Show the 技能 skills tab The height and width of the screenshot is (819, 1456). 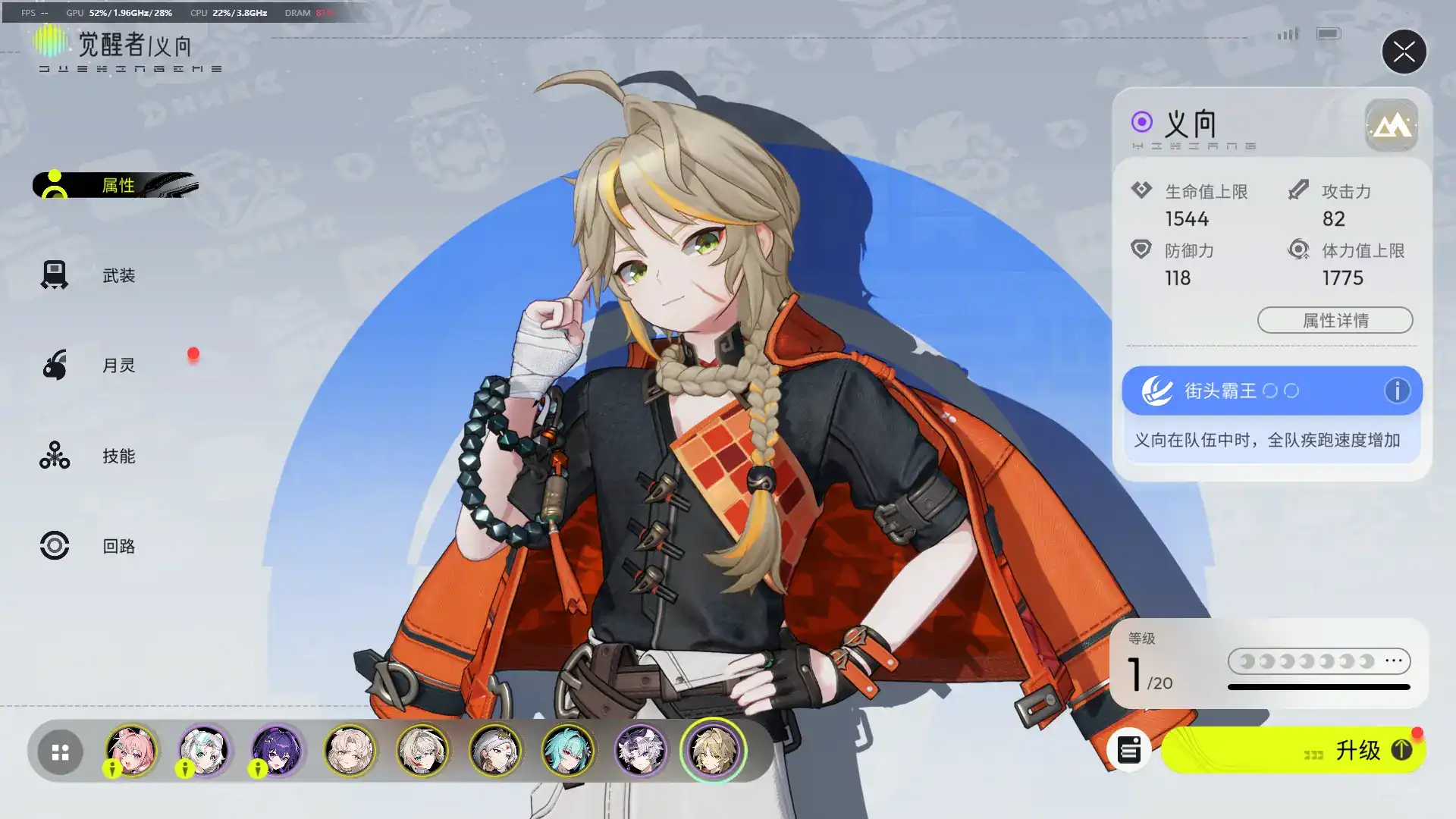118,456
